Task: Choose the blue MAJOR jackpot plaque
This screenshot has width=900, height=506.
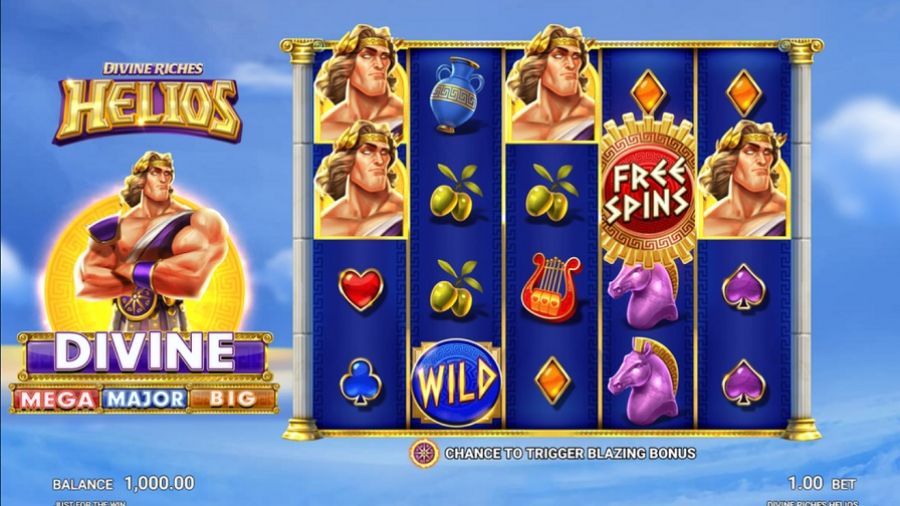Action: (x=145, y=399)
